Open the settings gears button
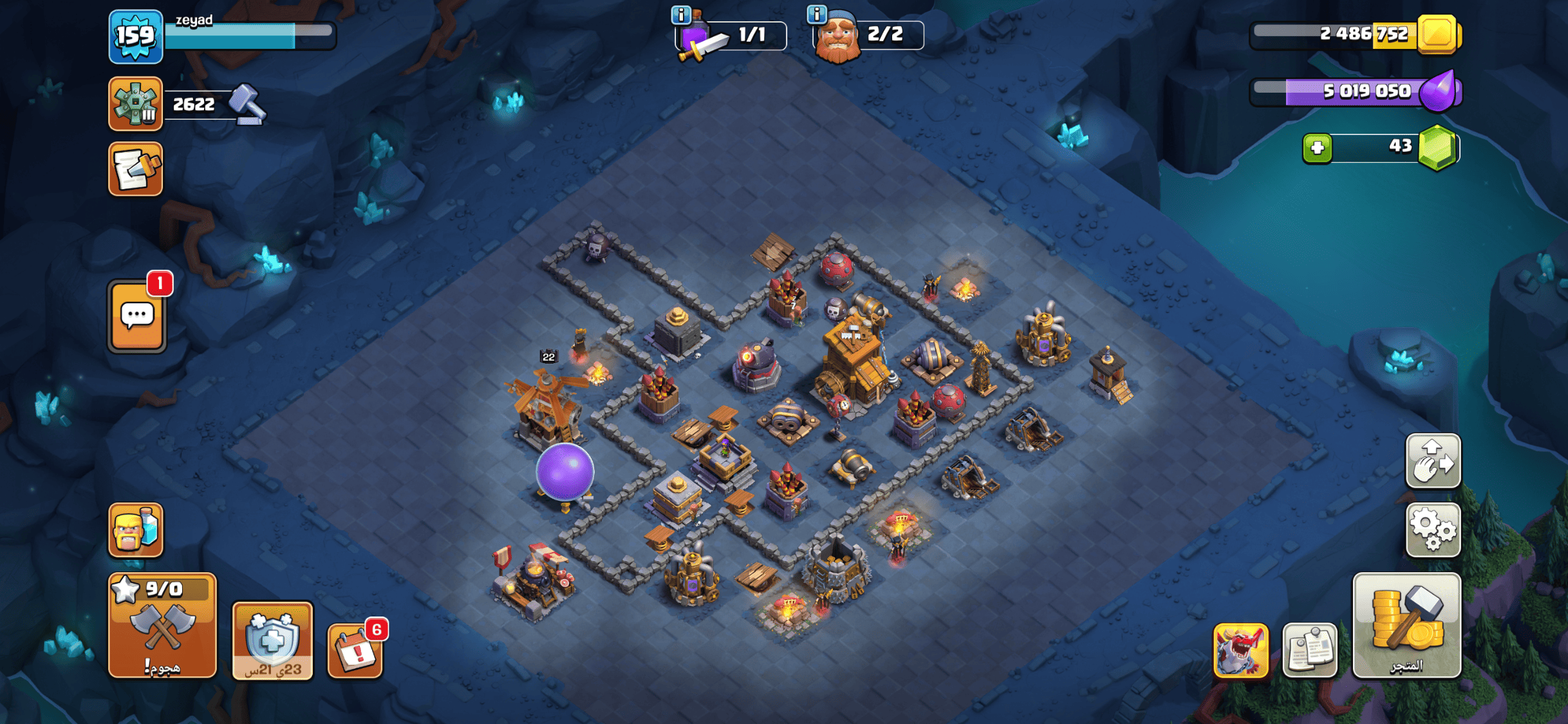Image resolution: width=1568 pixels, height=724 pixels. (x=1433, y=530)
